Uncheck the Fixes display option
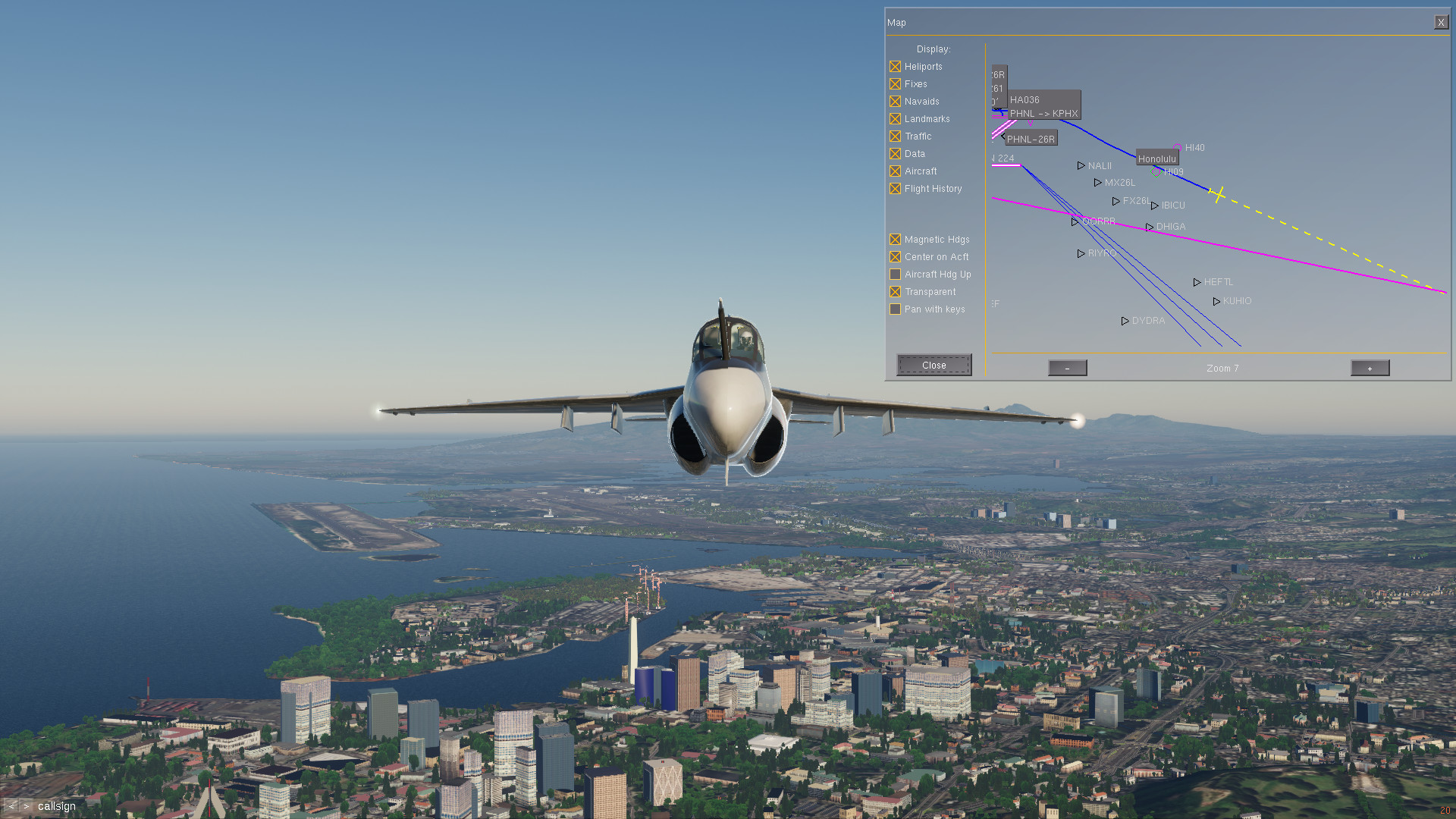The width and height of the screenshot is (1456, 819). [896, 84]
